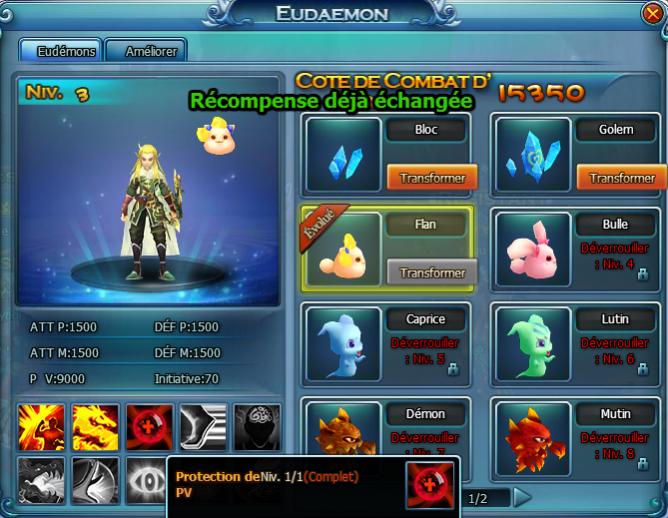The image size is (668, 518).
Task: Select the fire dragon skill icon
Action: (x=95, y=427)
